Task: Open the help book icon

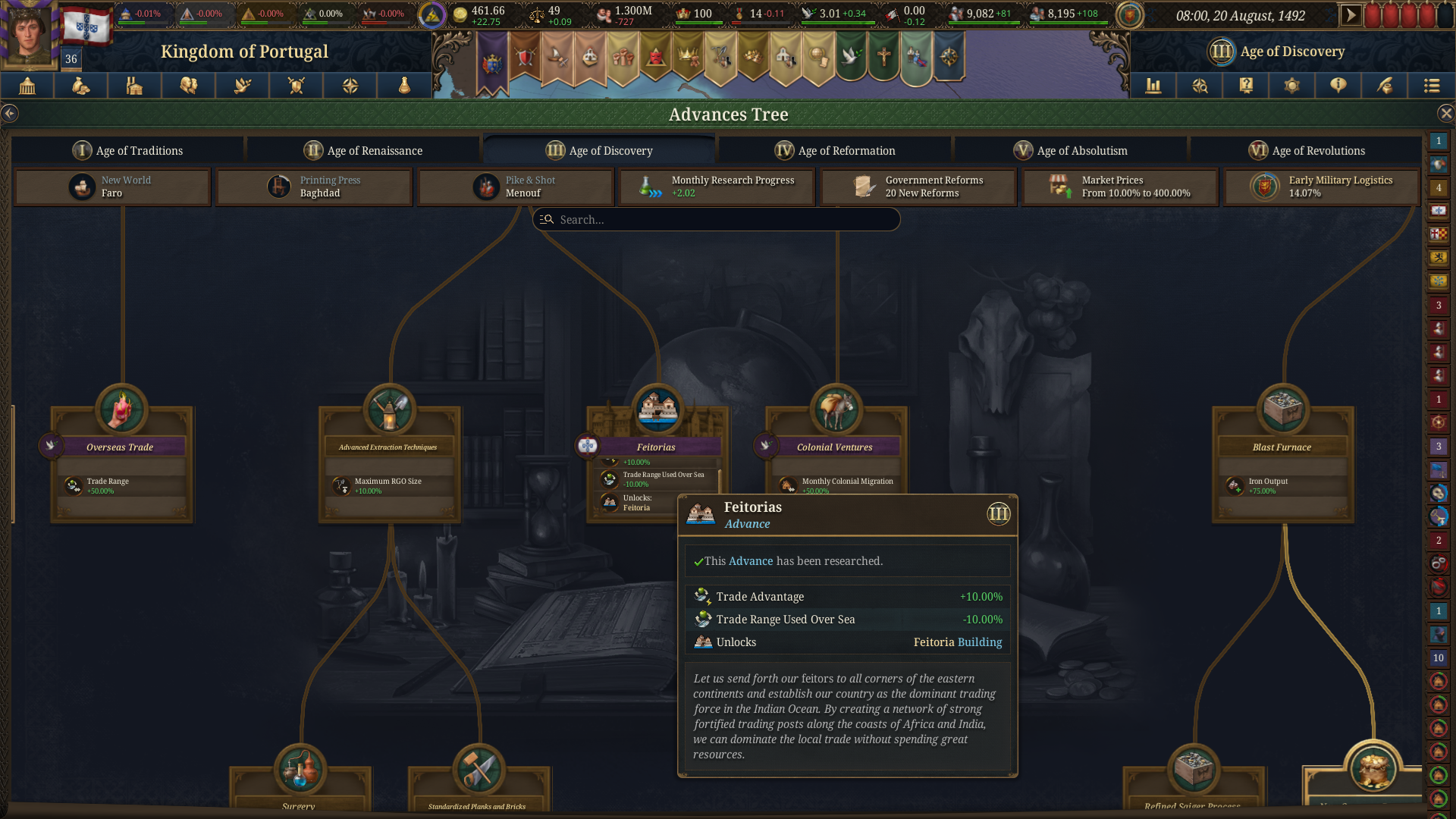Action: 1246,86
